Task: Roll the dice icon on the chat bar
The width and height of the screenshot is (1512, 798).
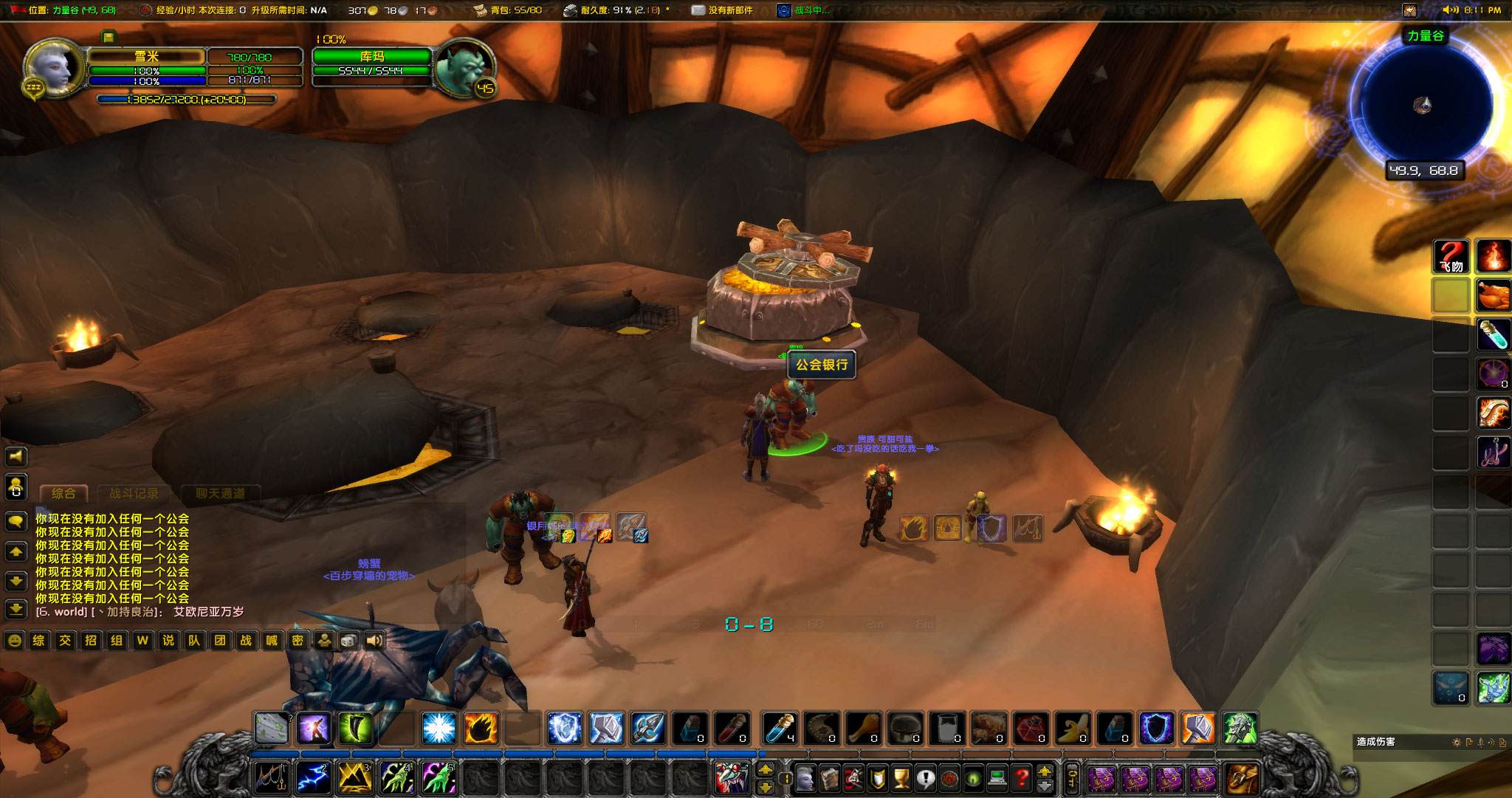Action: pyautogui.click(x=348, y=641)
